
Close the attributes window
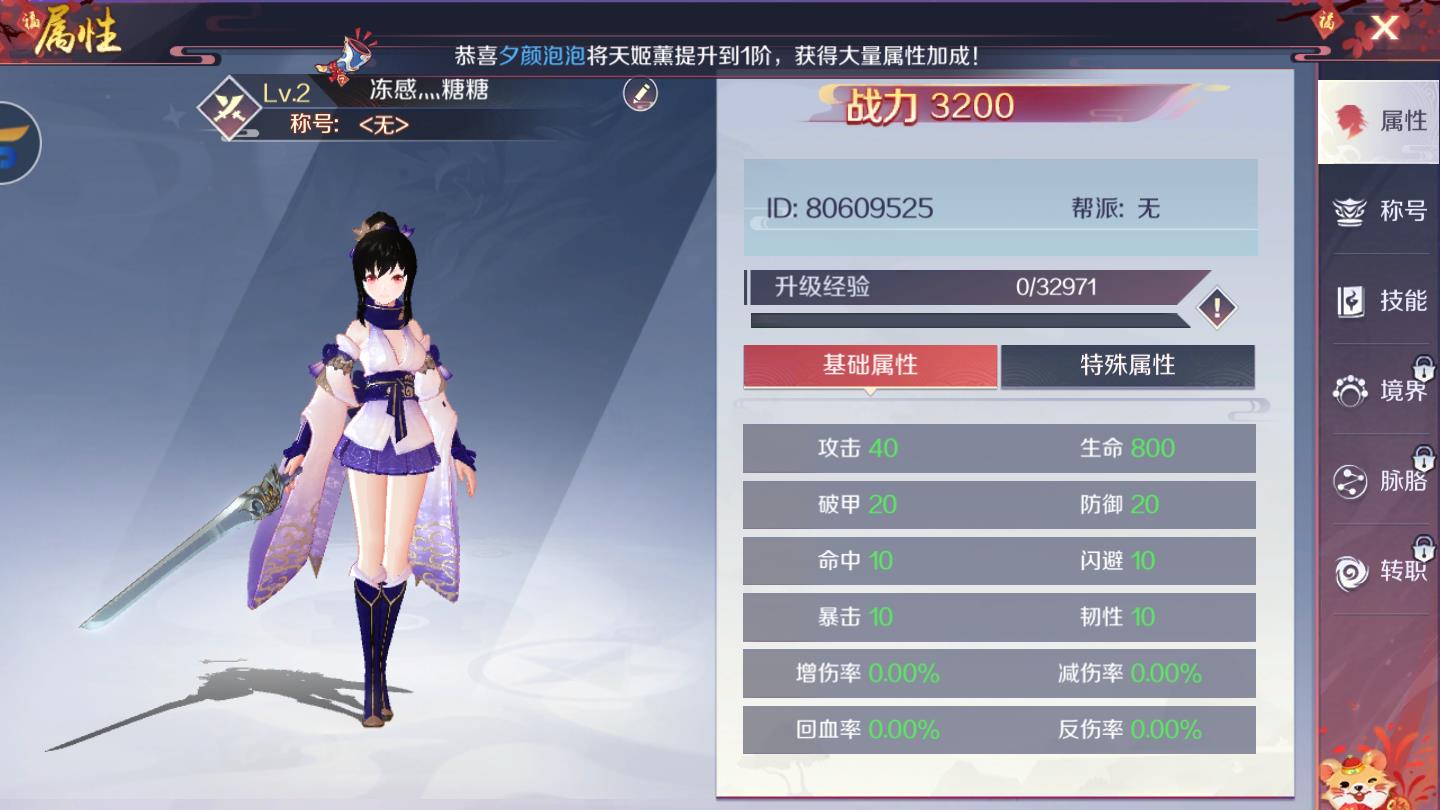point(1384,28)
